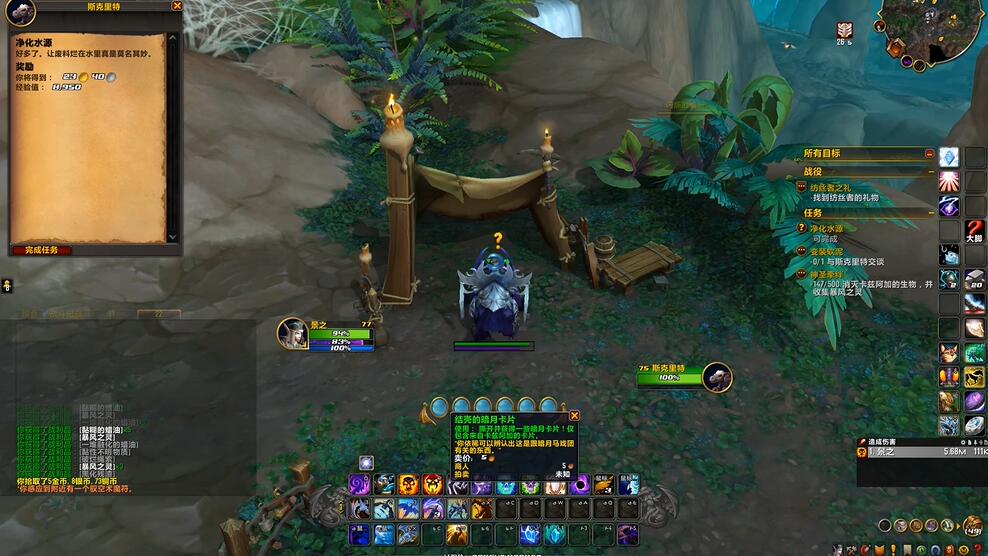988x556 pixels.
Task: Collapse the 所有目标 objectives tracker
Action: [929, 154]
